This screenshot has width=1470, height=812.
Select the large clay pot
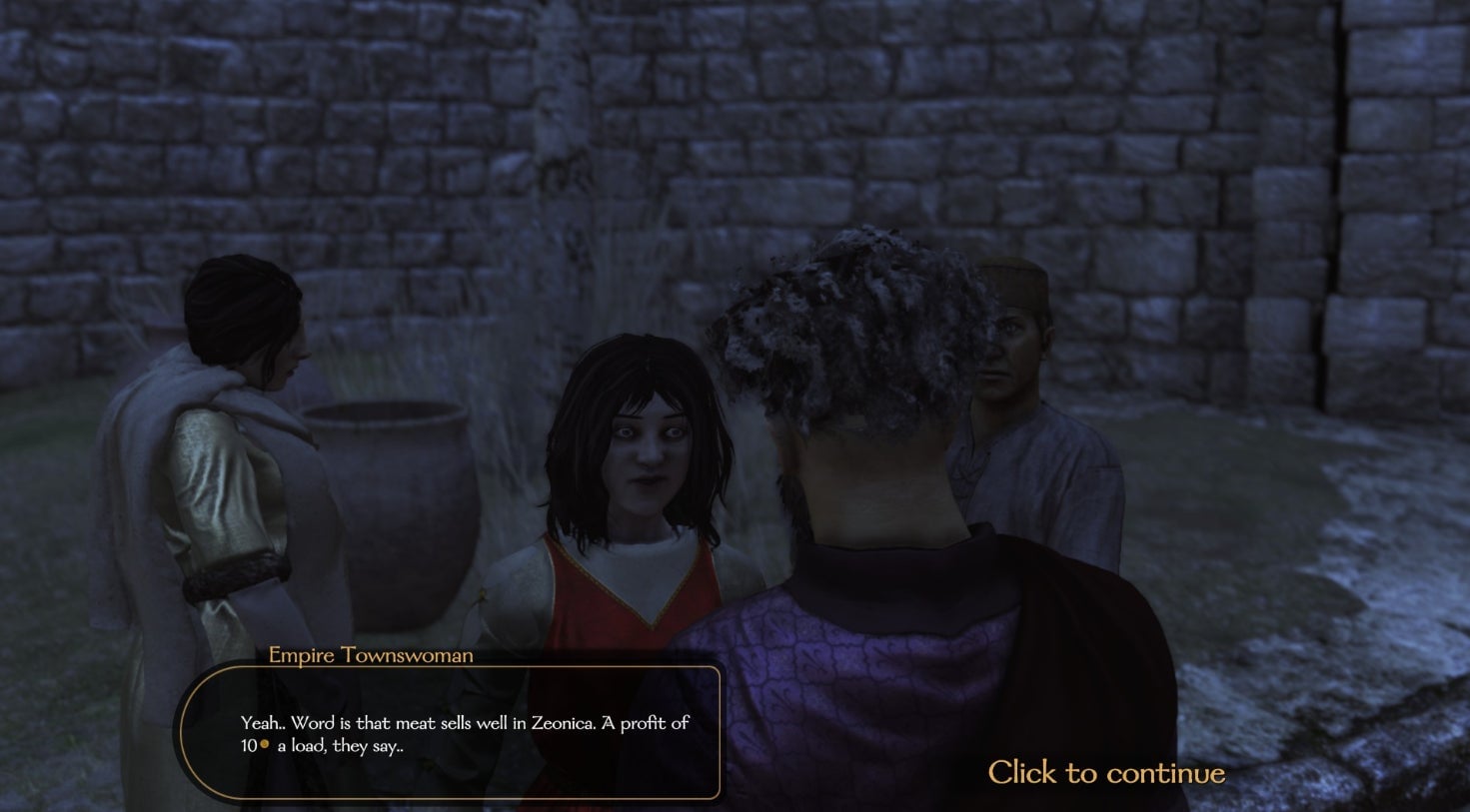click(390, 499)
